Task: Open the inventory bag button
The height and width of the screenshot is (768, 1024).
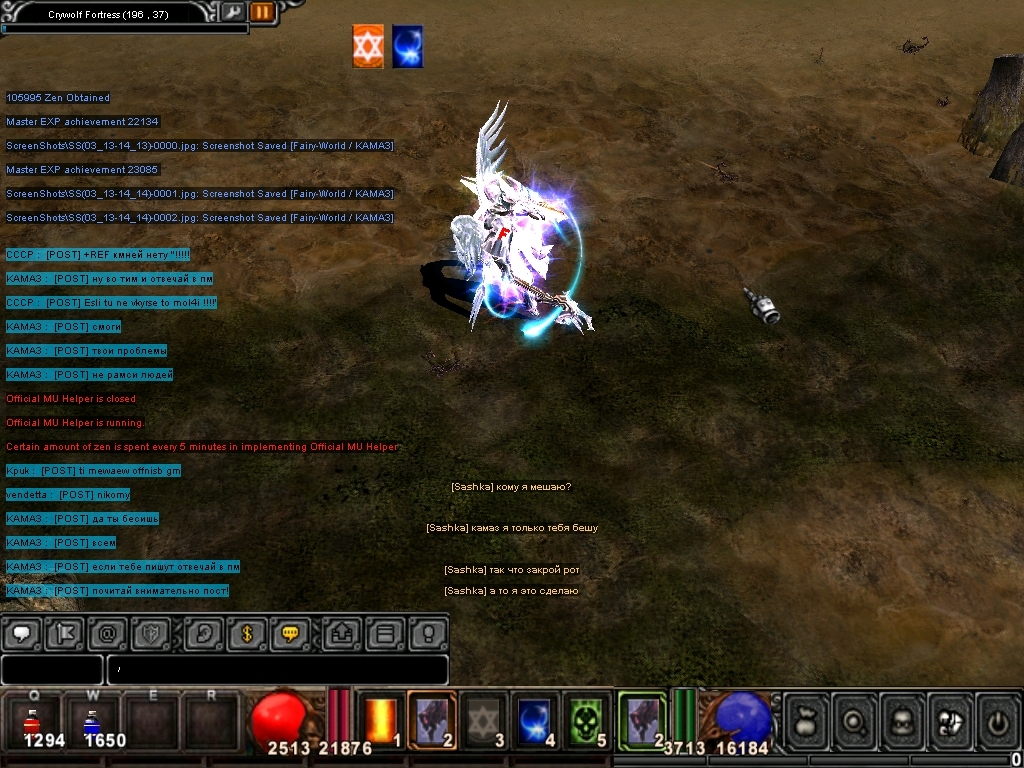Action: pos(808,720)
